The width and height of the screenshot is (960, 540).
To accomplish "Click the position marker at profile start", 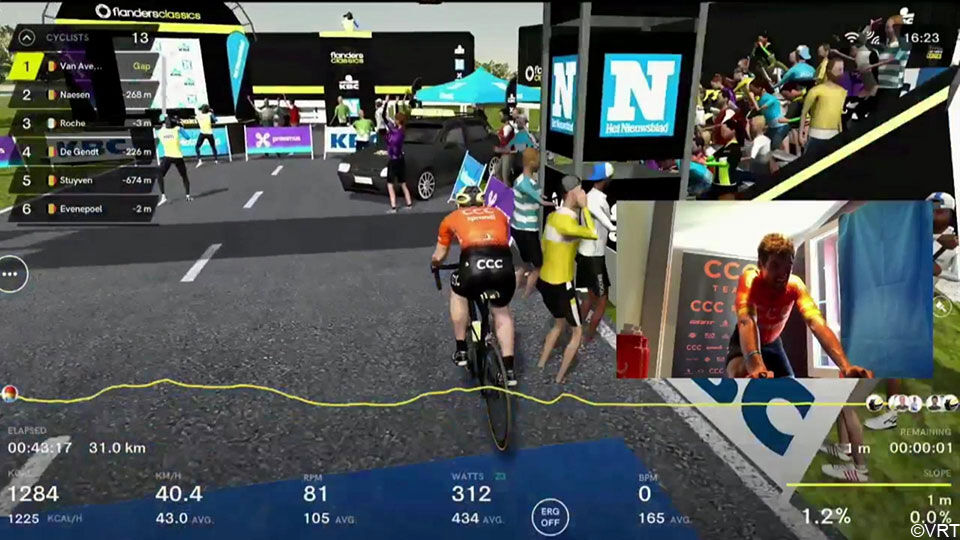I will 9,393.
